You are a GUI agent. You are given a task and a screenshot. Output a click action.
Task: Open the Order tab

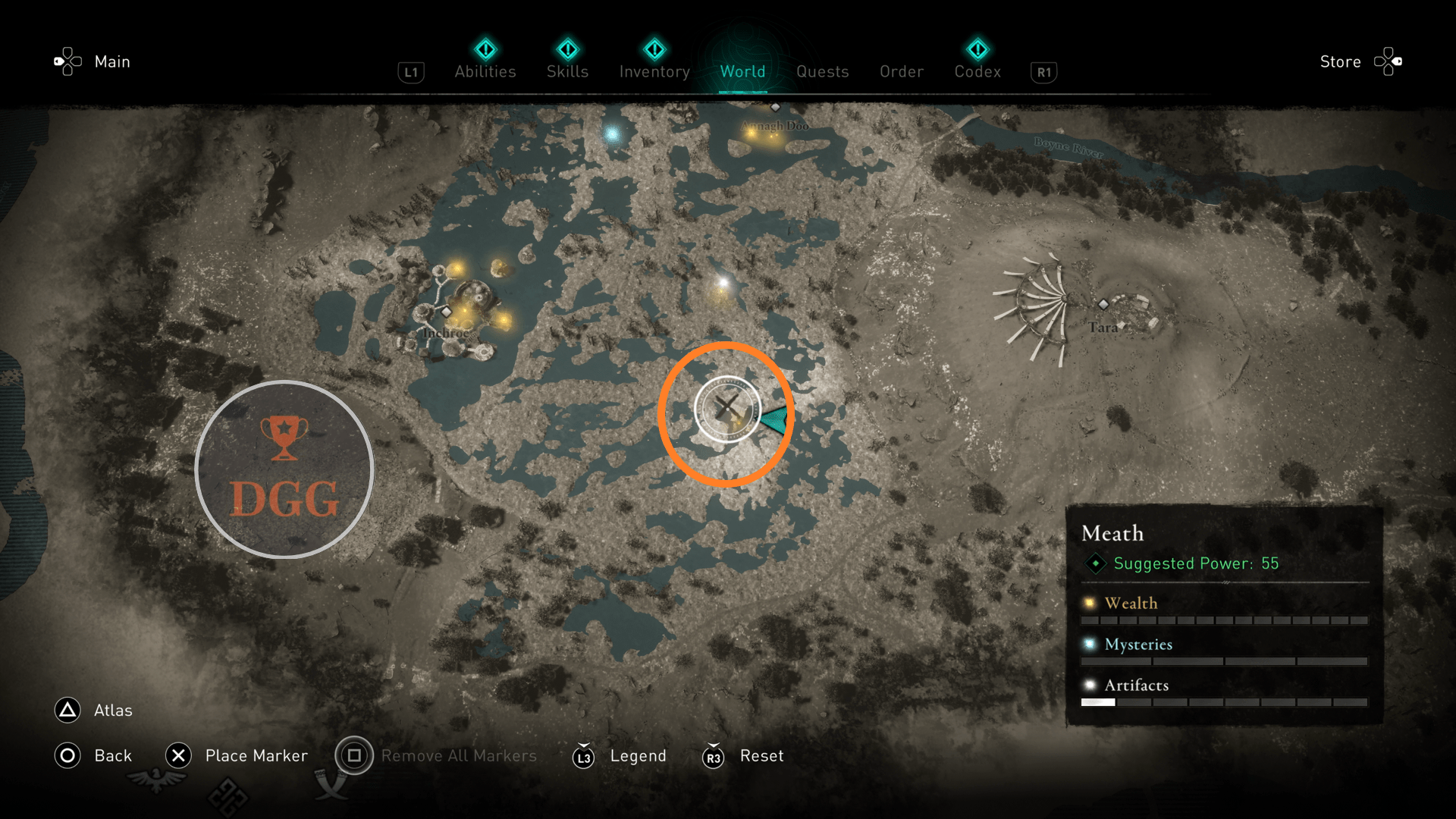click(x=902, y=71)
